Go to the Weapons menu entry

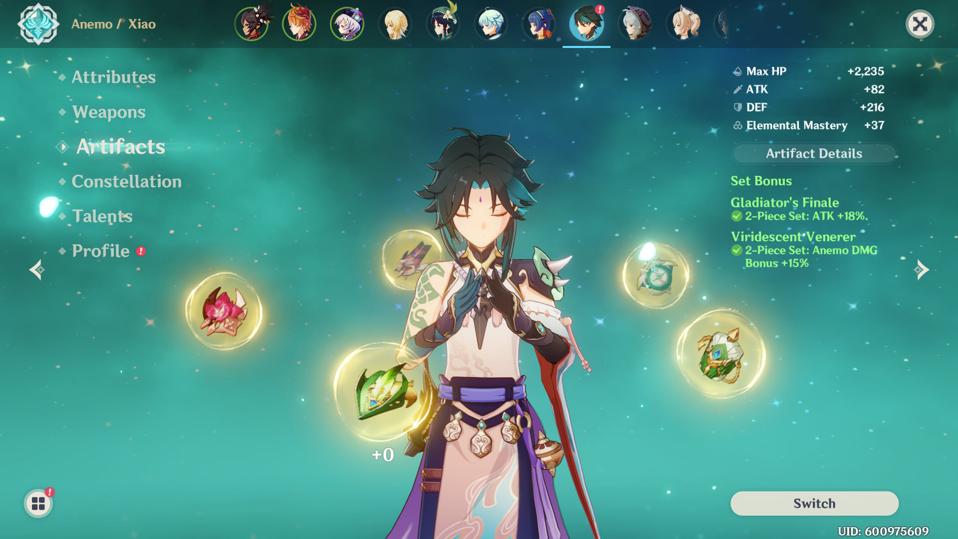(108, 112)
